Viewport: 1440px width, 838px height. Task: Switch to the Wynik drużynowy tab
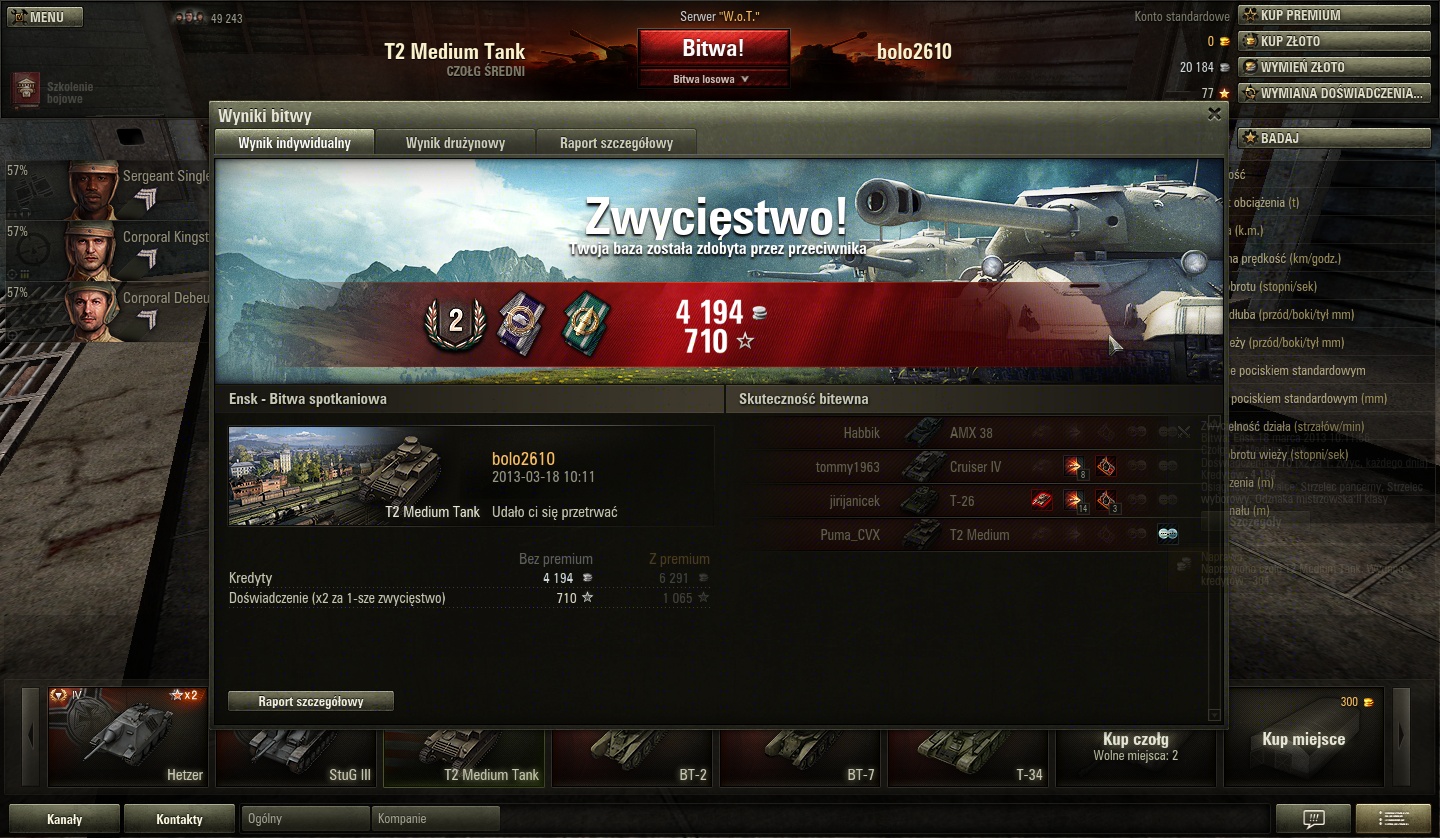pyautogui.click(x=455, y=143)
